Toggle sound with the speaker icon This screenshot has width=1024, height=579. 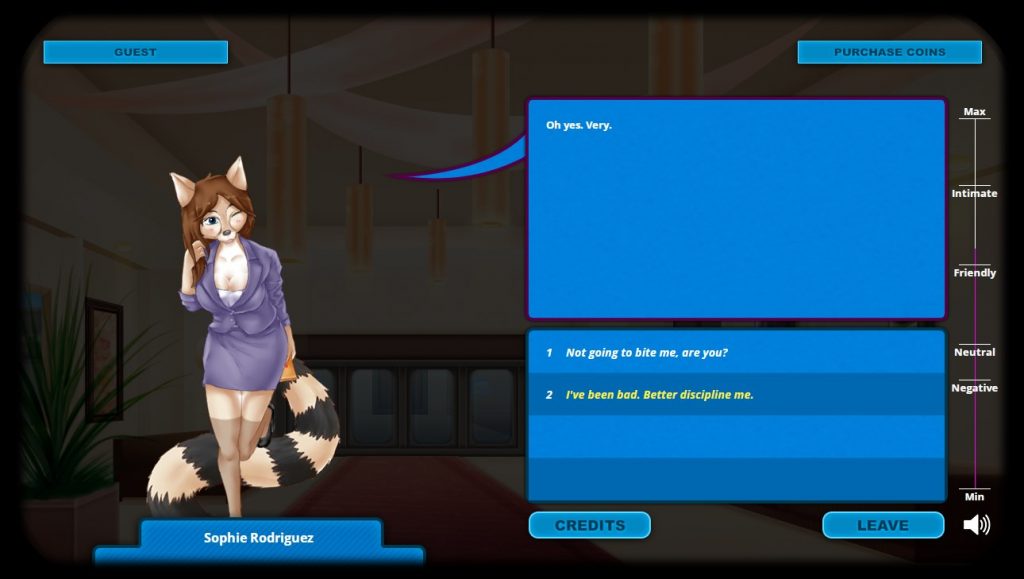(x=976, y=525)
